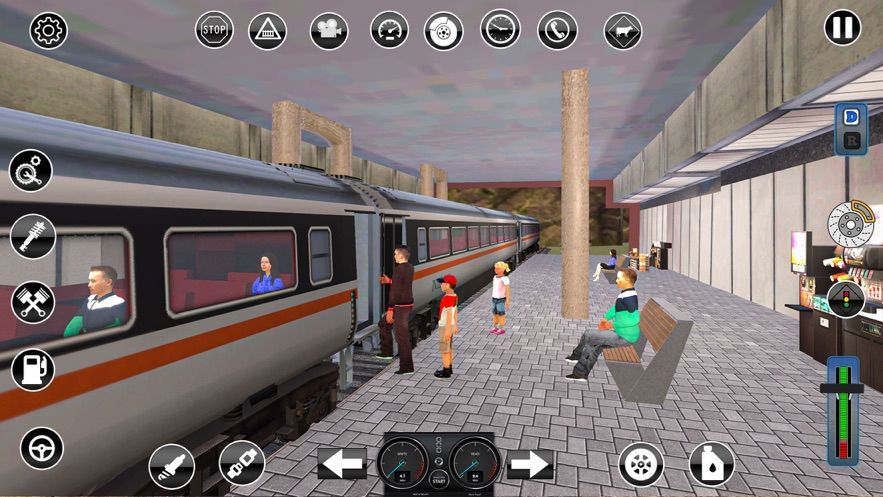The width and height of the screenshot is (883, 497).
Task: Click the right arrow button
Action: [530, 463]
